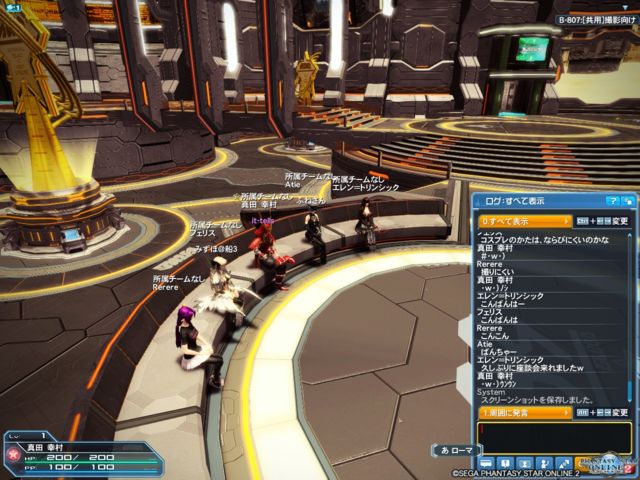
Task: Open the log filter dropdown 'すべて表示'
Action: 524,220
